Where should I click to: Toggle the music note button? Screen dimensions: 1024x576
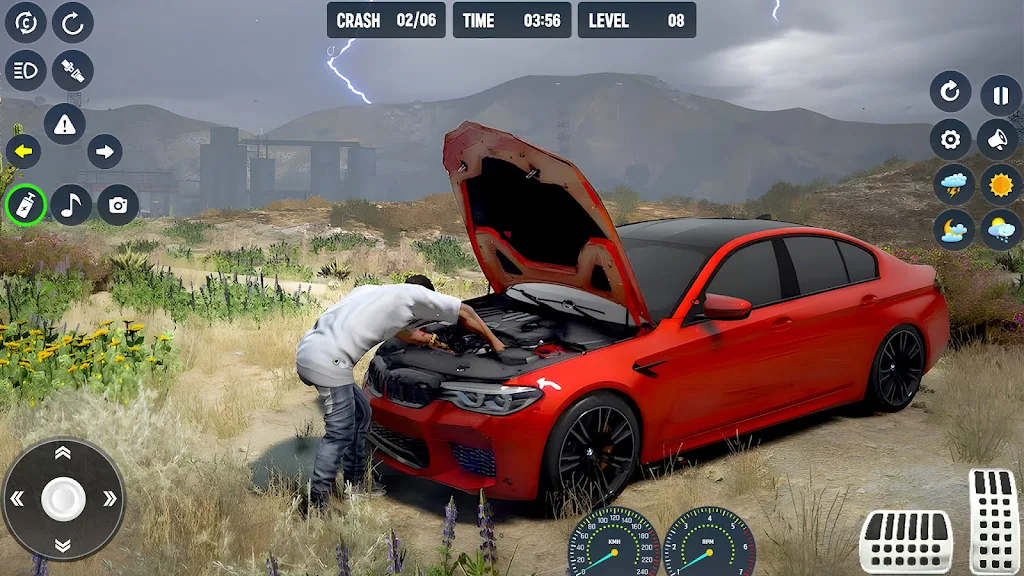(x=72, y=205)
